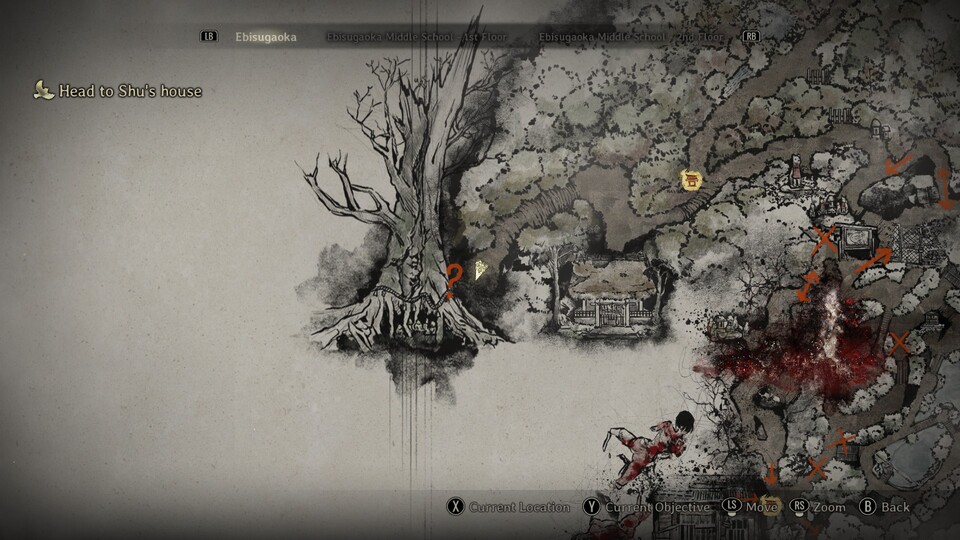Select the 'Head to Shu's house' objective

tap(130, 91)
